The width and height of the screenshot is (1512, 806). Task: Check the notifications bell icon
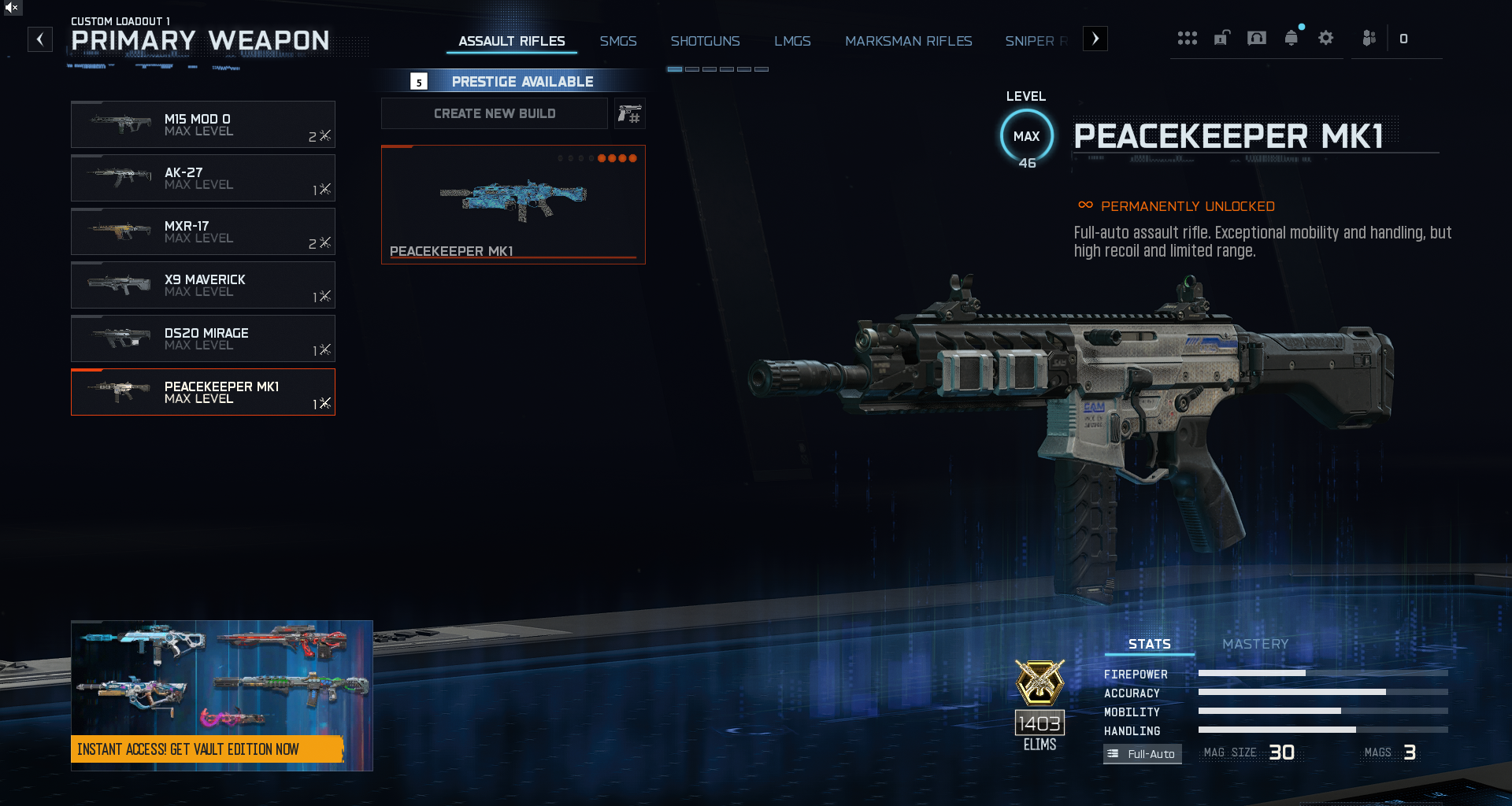1291,38
